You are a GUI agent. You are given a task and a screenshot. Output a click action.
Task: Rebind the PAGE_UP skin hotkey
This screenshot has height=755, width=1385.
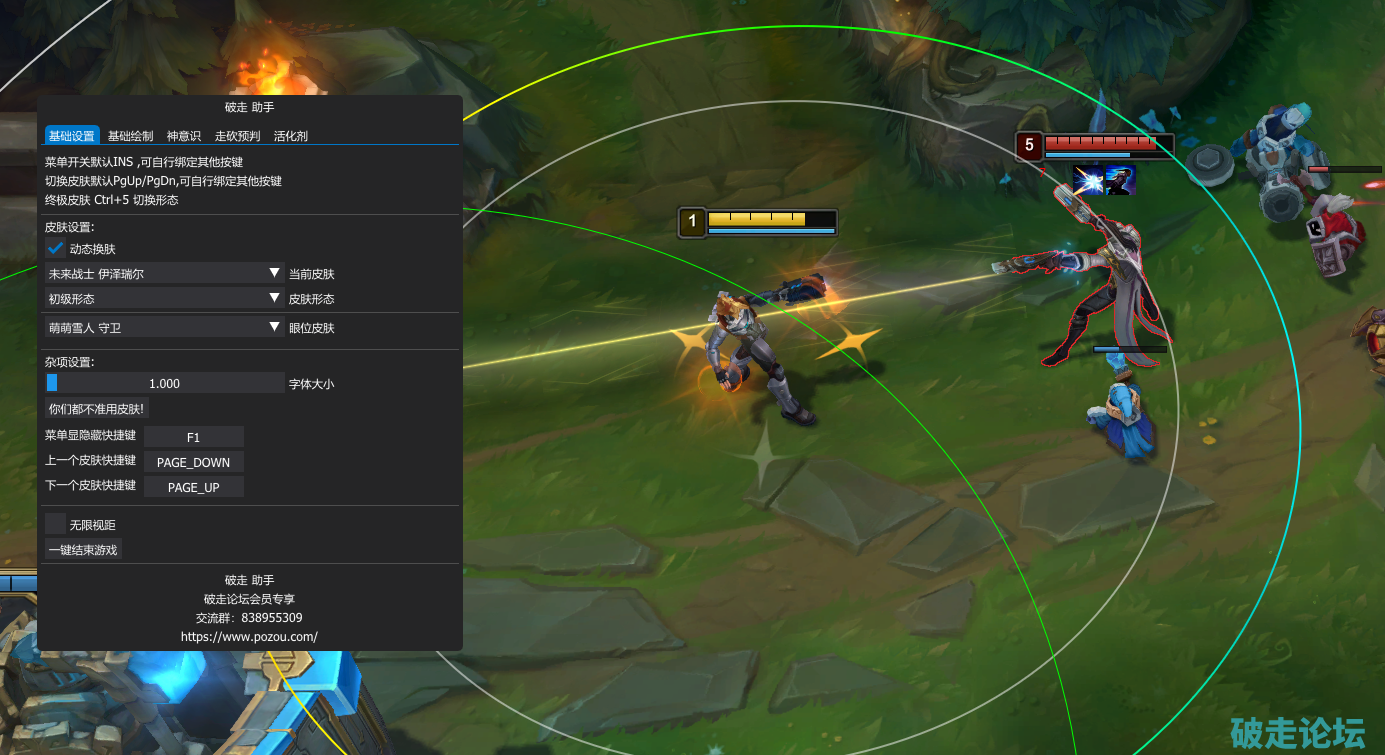pos(194,487)
